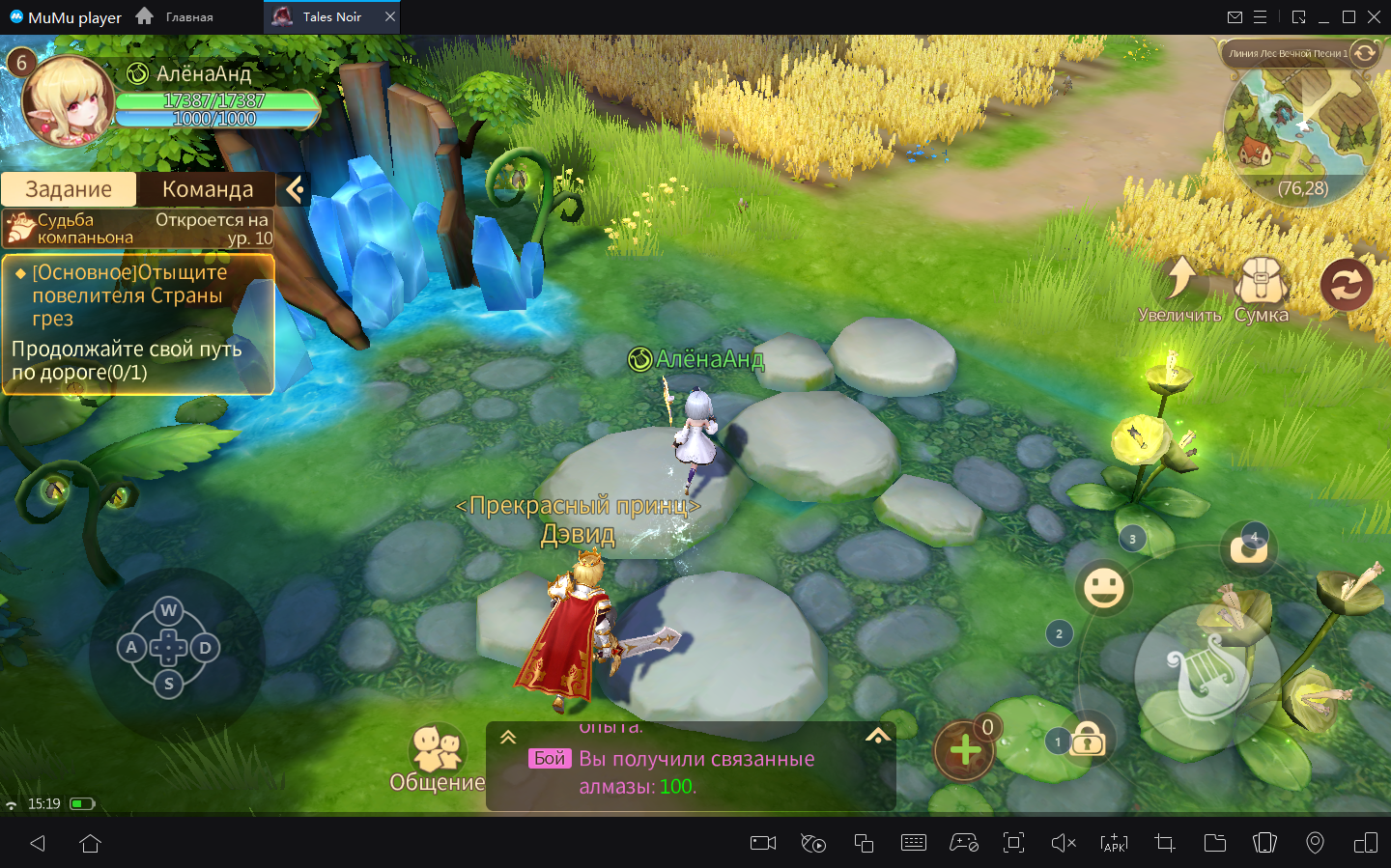Toggle the target lock padlock button

click(1088, 742)
